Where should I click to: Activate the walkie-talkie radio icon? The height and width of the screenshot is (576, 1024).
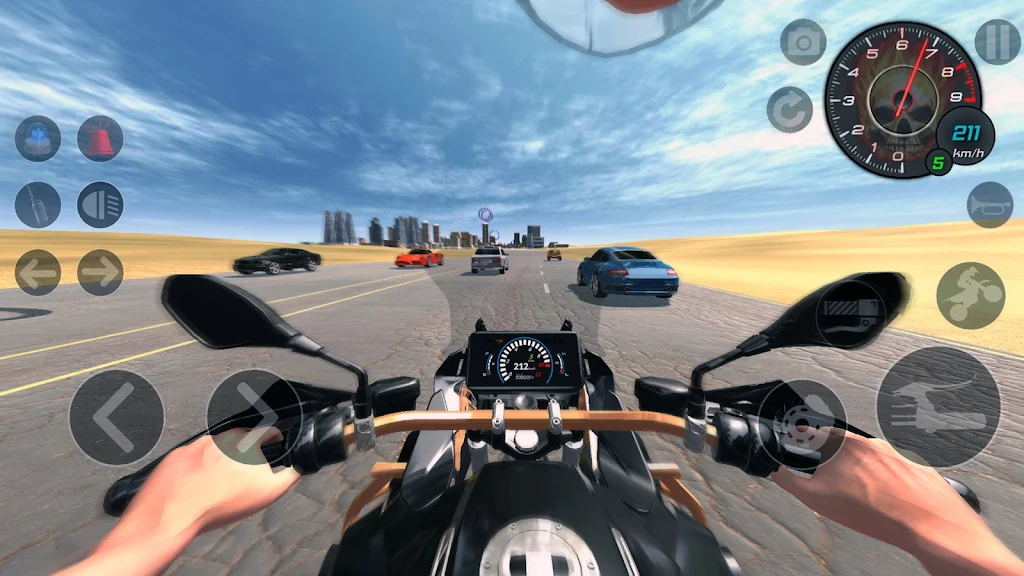pyautogui.click(x=38, y=205)
